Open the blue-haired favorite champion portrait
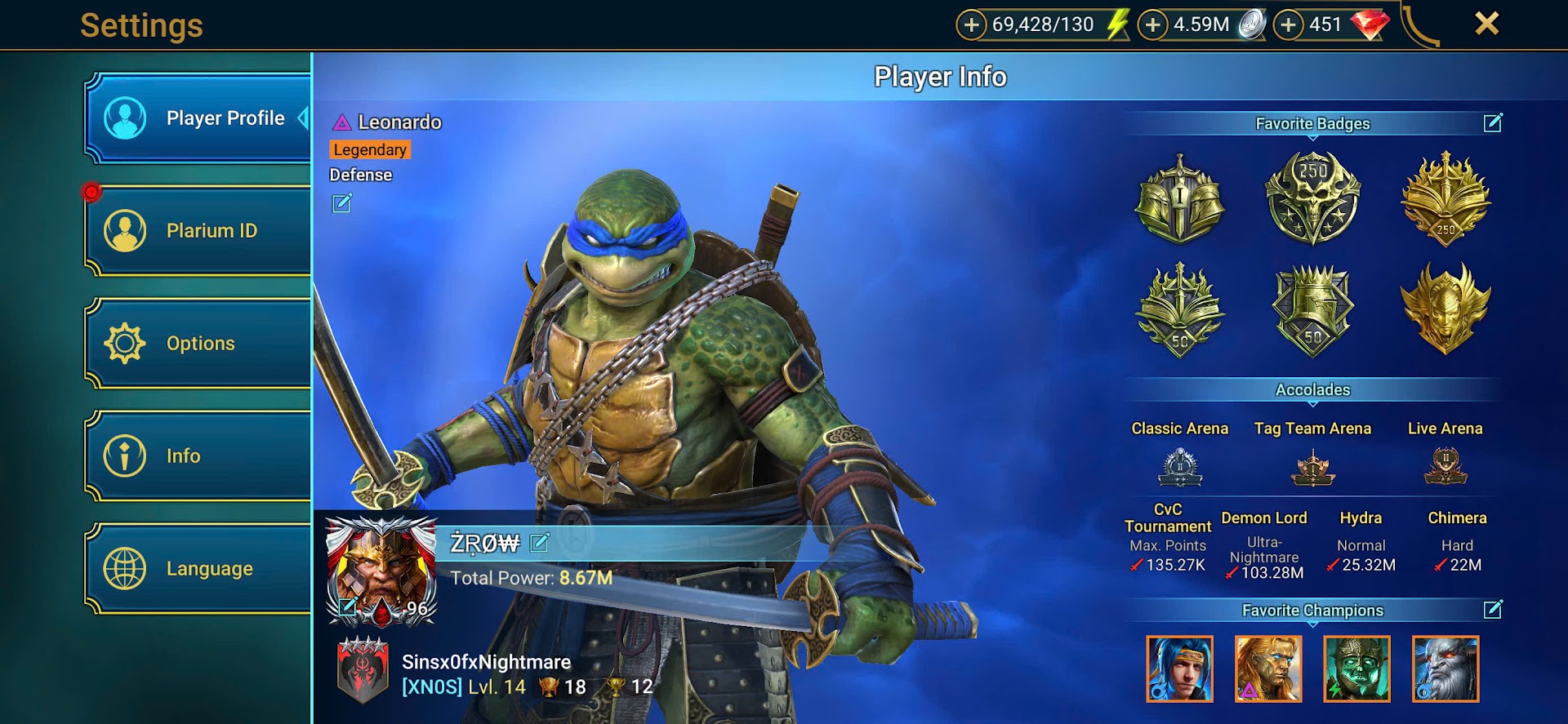Screen dimensions: 1568x724 click(1179, 668)
